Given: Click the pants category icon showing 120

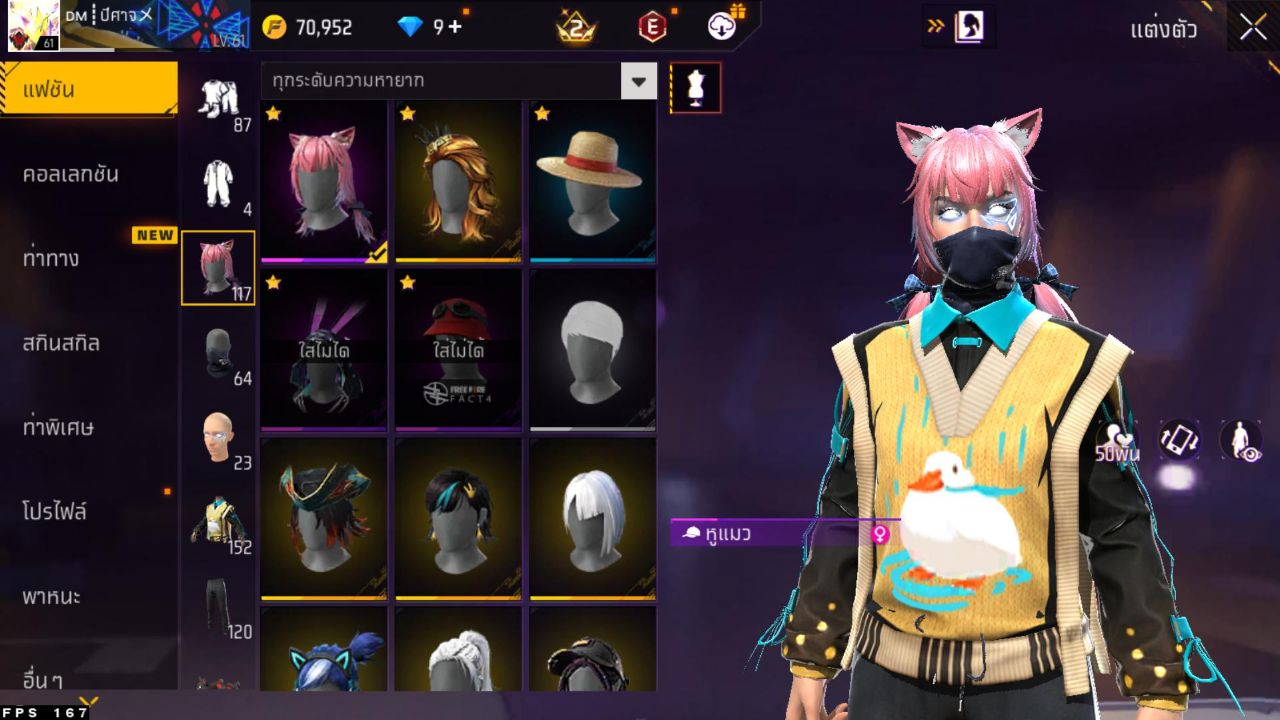Looking at the screenshot, I should (218, 600).
